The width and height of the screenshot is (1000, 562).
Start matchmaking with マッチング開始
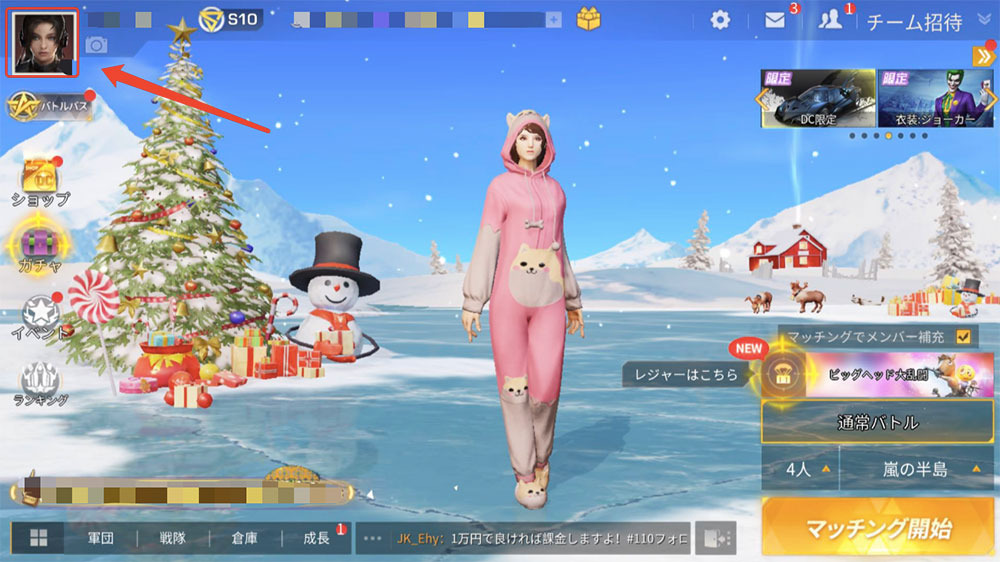(879, 529)
